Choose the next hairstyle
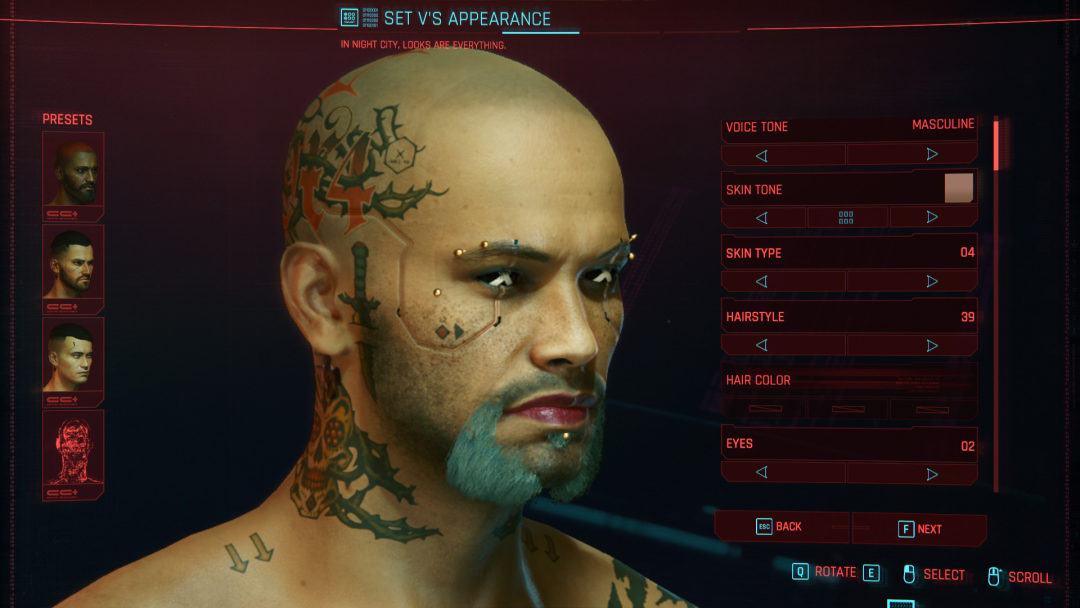 931,345
